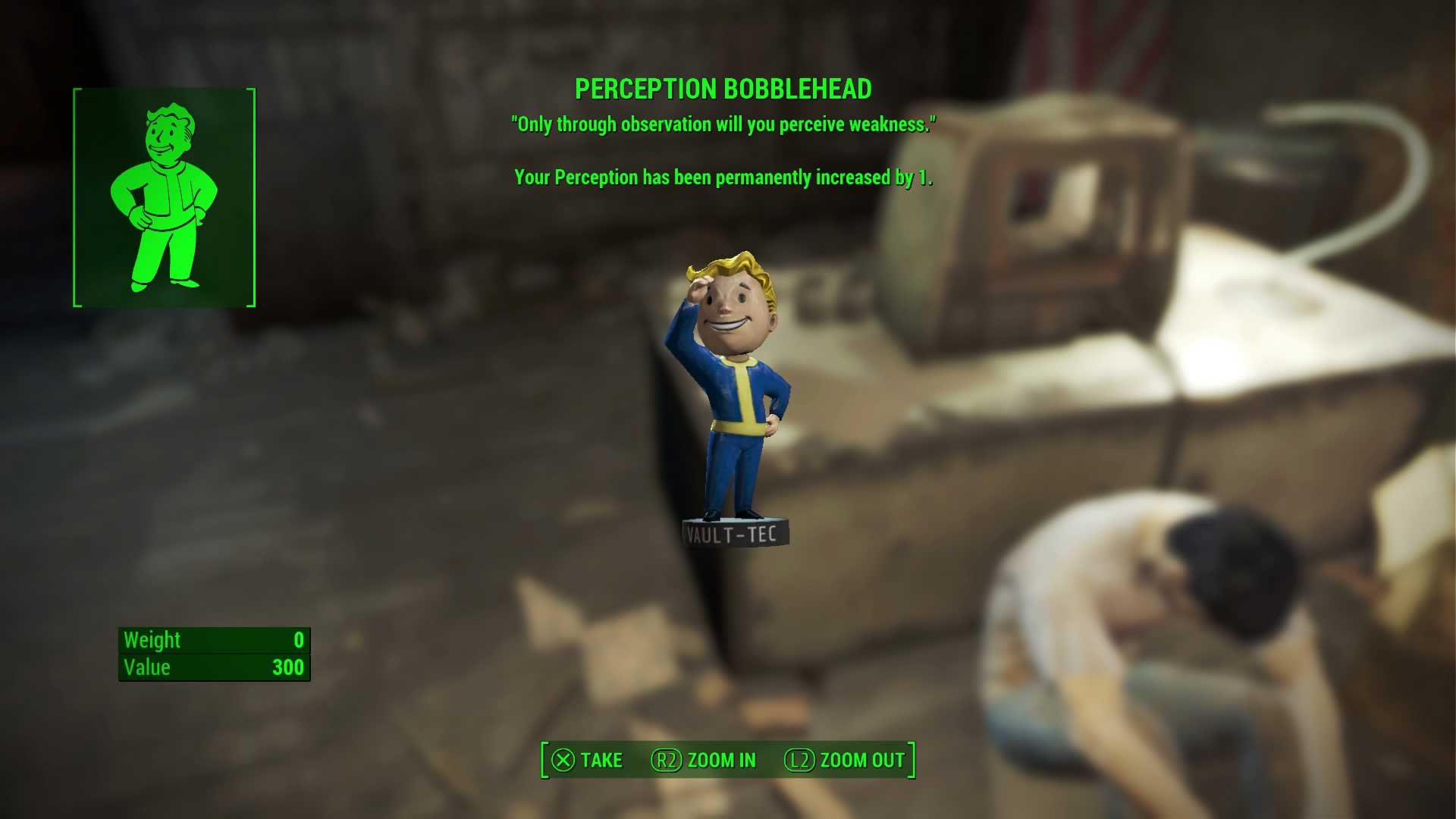The image size is (1456, 819).
Task: Open the item stats panel showing Value 300
Action: tap(214, 654)
